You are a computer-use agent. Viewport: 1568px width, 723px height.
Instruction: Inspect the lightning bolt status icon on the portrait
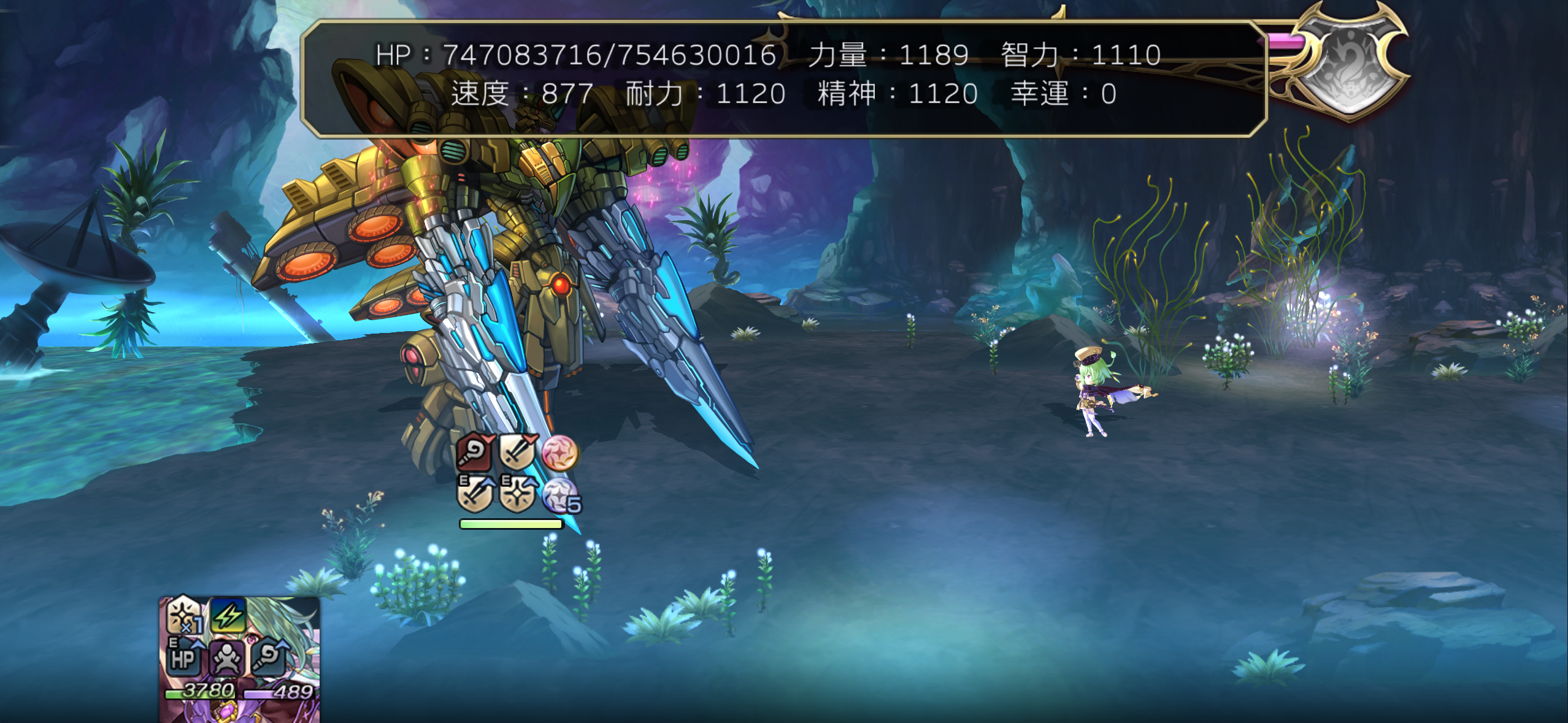point(228,615)
